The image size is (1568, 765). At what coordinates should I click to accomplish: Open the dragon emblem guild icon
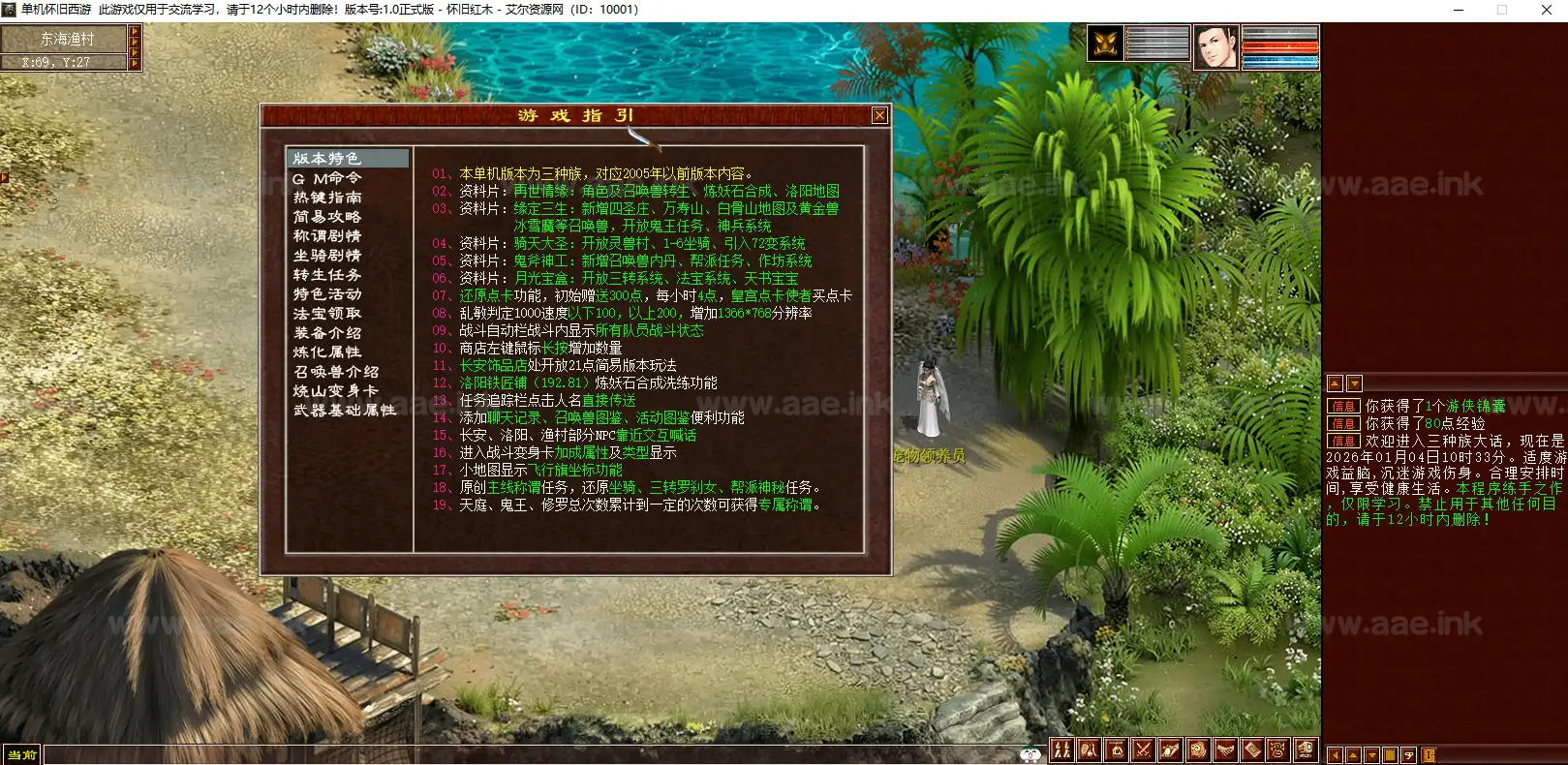tap(1278, 750)
